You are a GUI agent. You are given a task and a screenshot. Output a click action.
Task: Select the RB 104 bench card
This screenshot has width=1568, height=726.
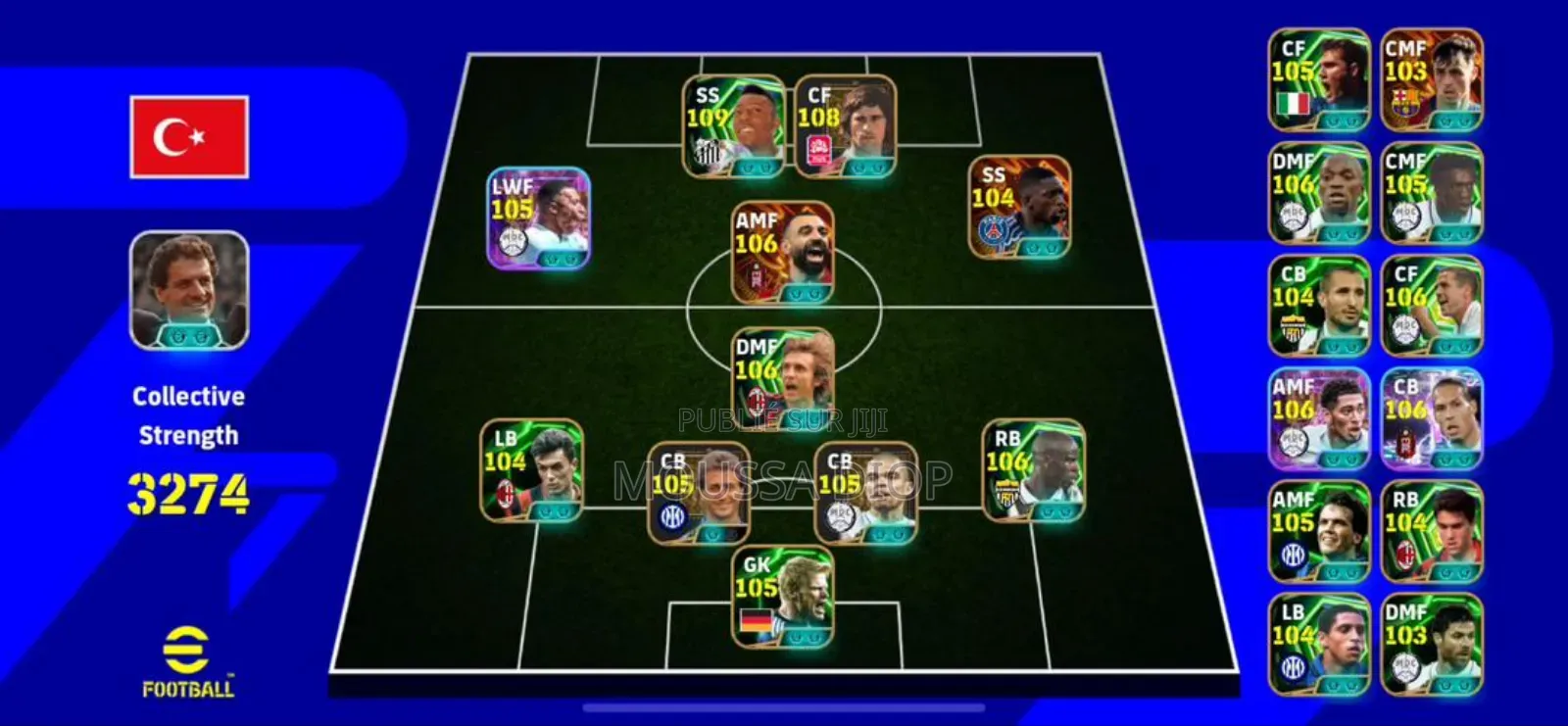click(1432, 531)
